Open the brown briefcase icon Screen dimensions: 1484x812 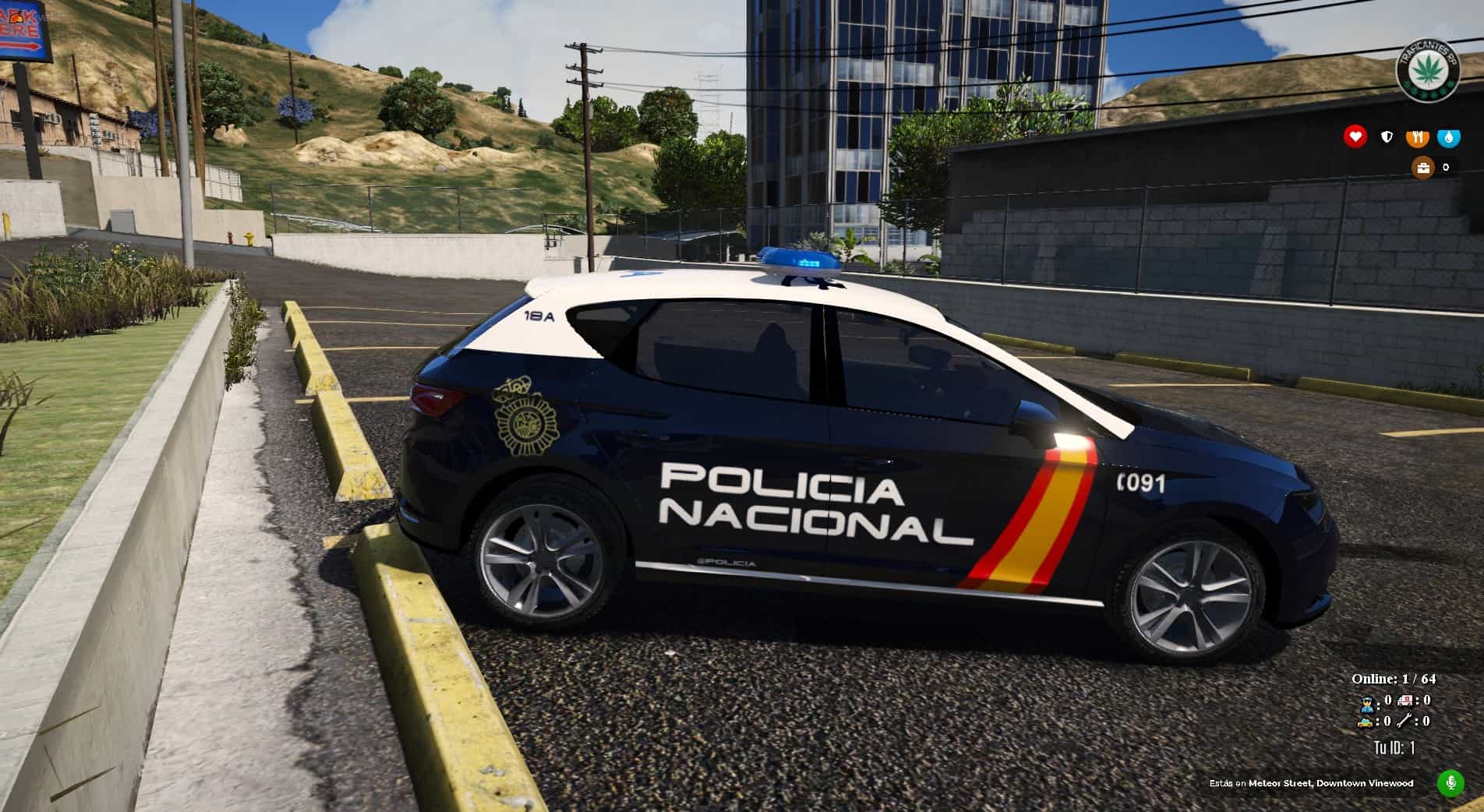tap(1422, 167)
